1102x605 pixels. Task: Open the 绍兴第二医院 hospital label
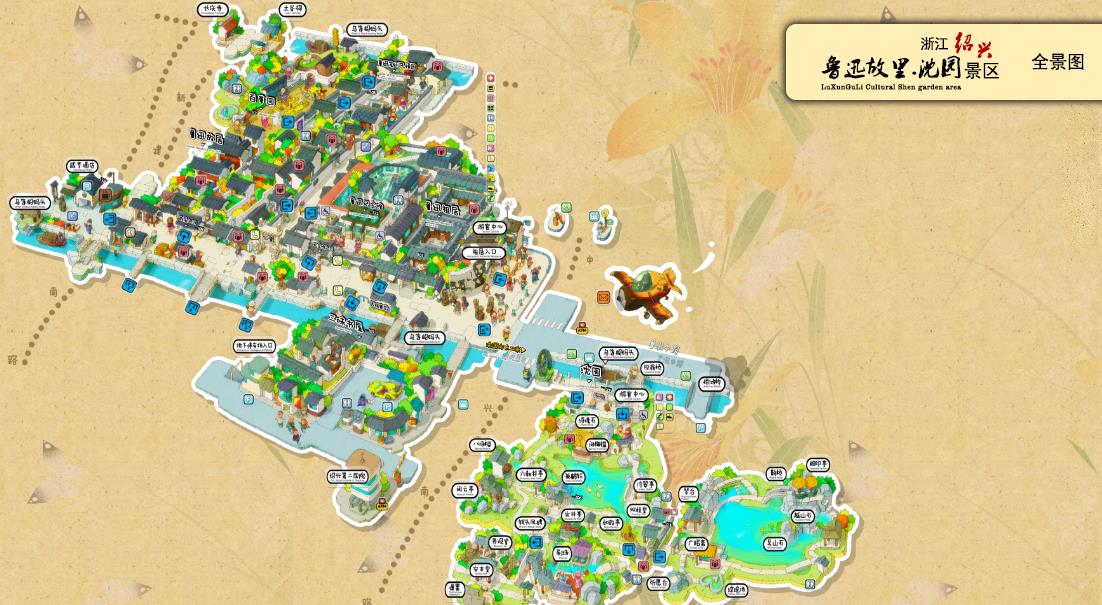pyautogui.click(x=348, y=476)
